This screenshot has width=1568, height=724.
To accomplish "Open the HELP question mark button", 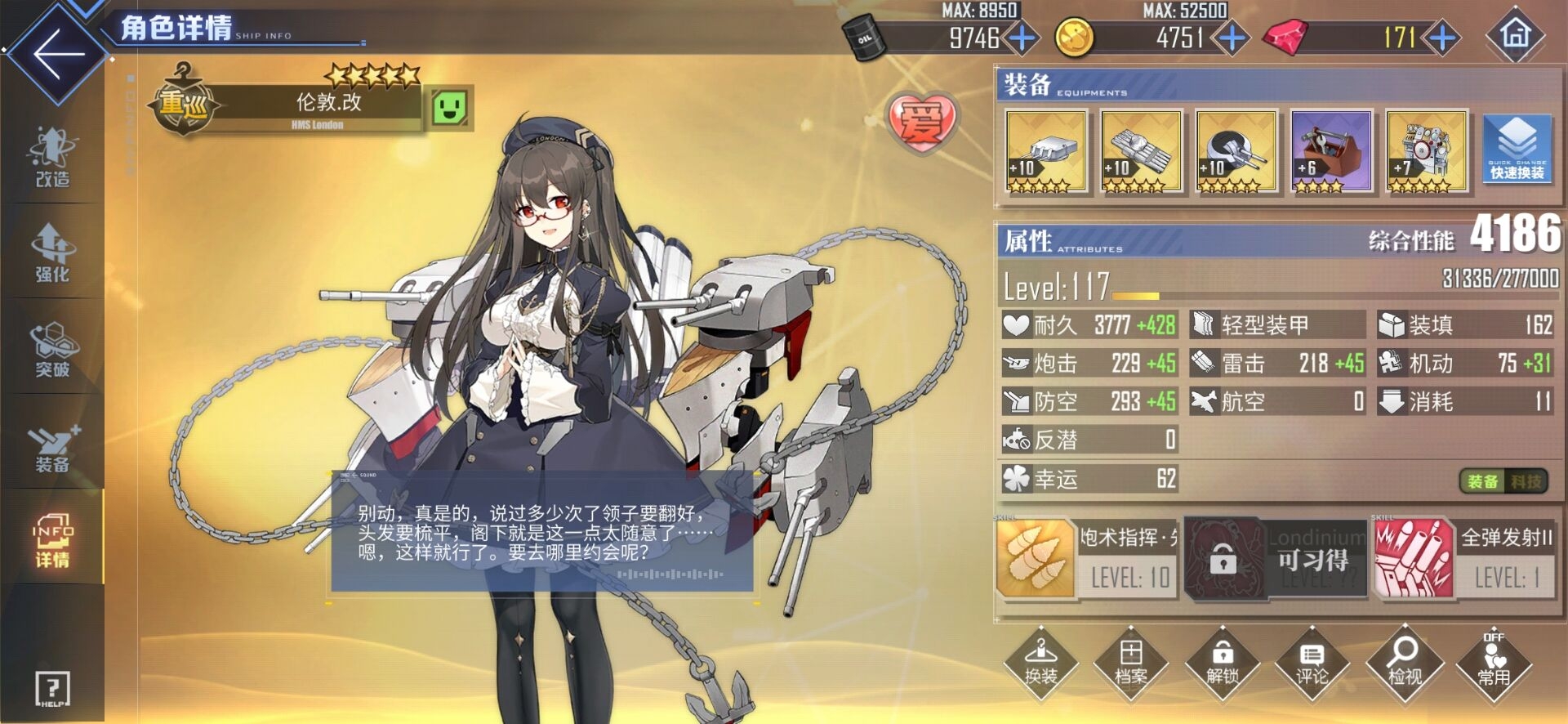I will (x=52, y=689).
